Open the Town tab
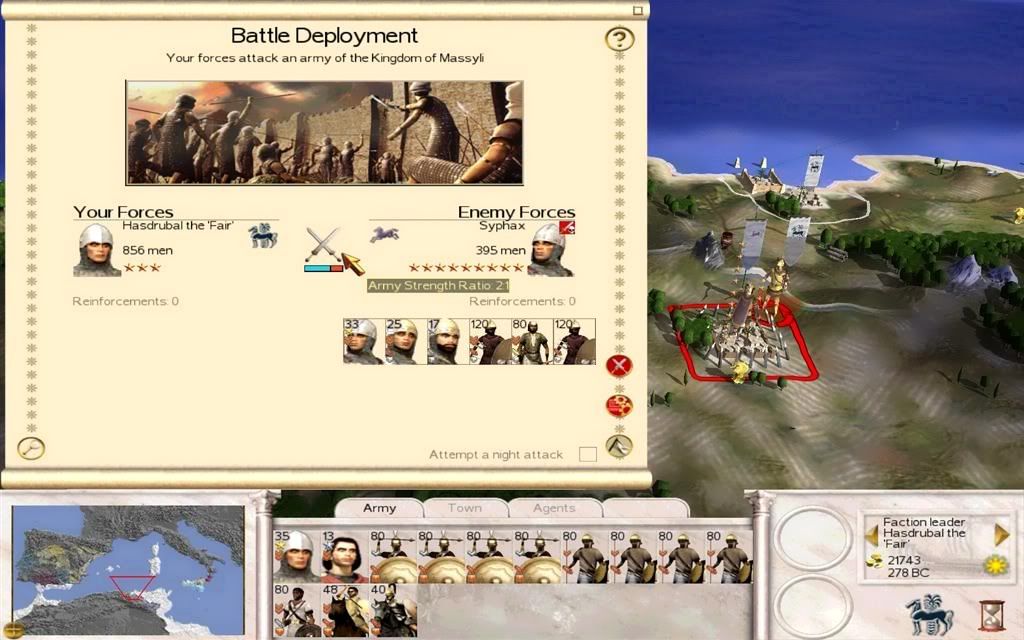The image size is (1024, 640). [464, 508]
